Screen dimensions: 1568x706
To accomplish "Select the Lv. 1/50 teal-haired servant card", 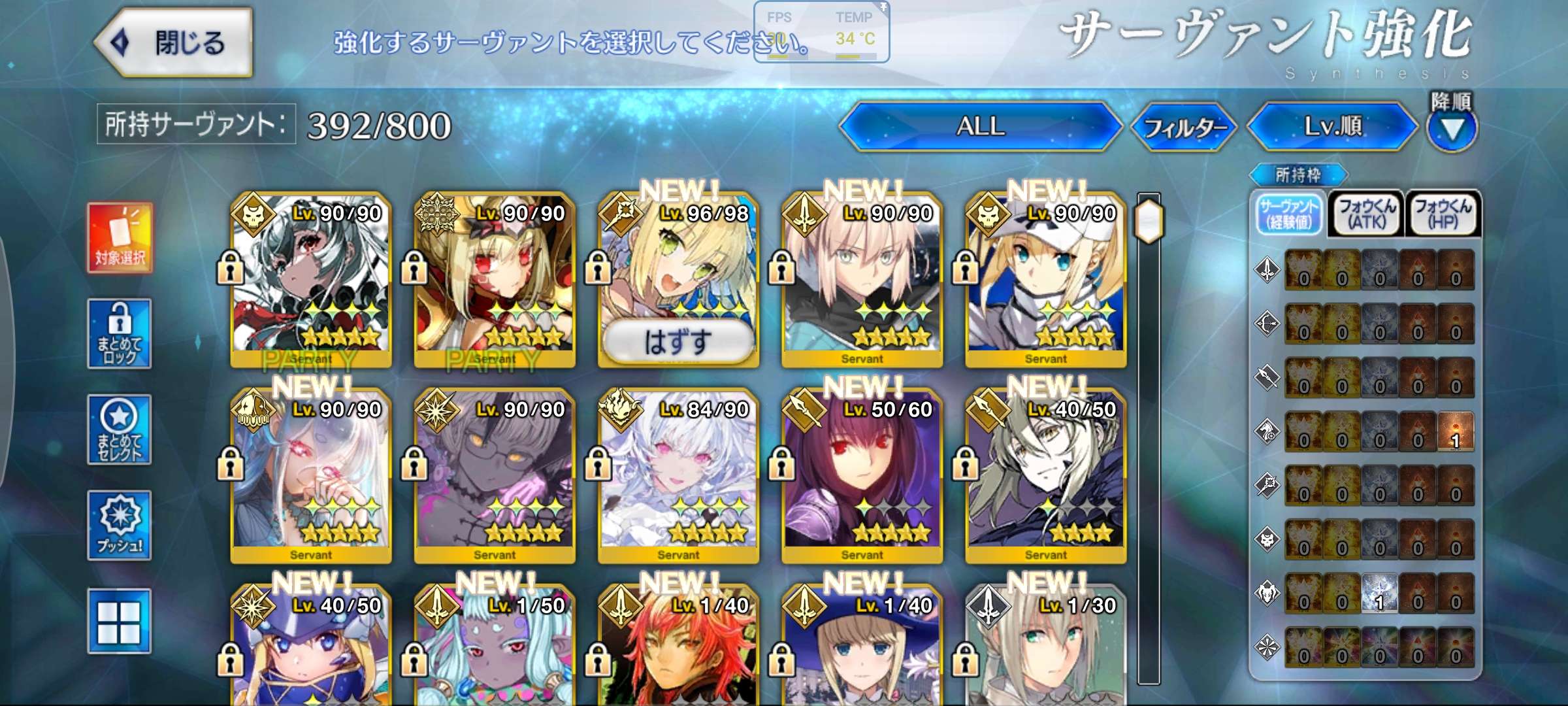I will [495, 647].
